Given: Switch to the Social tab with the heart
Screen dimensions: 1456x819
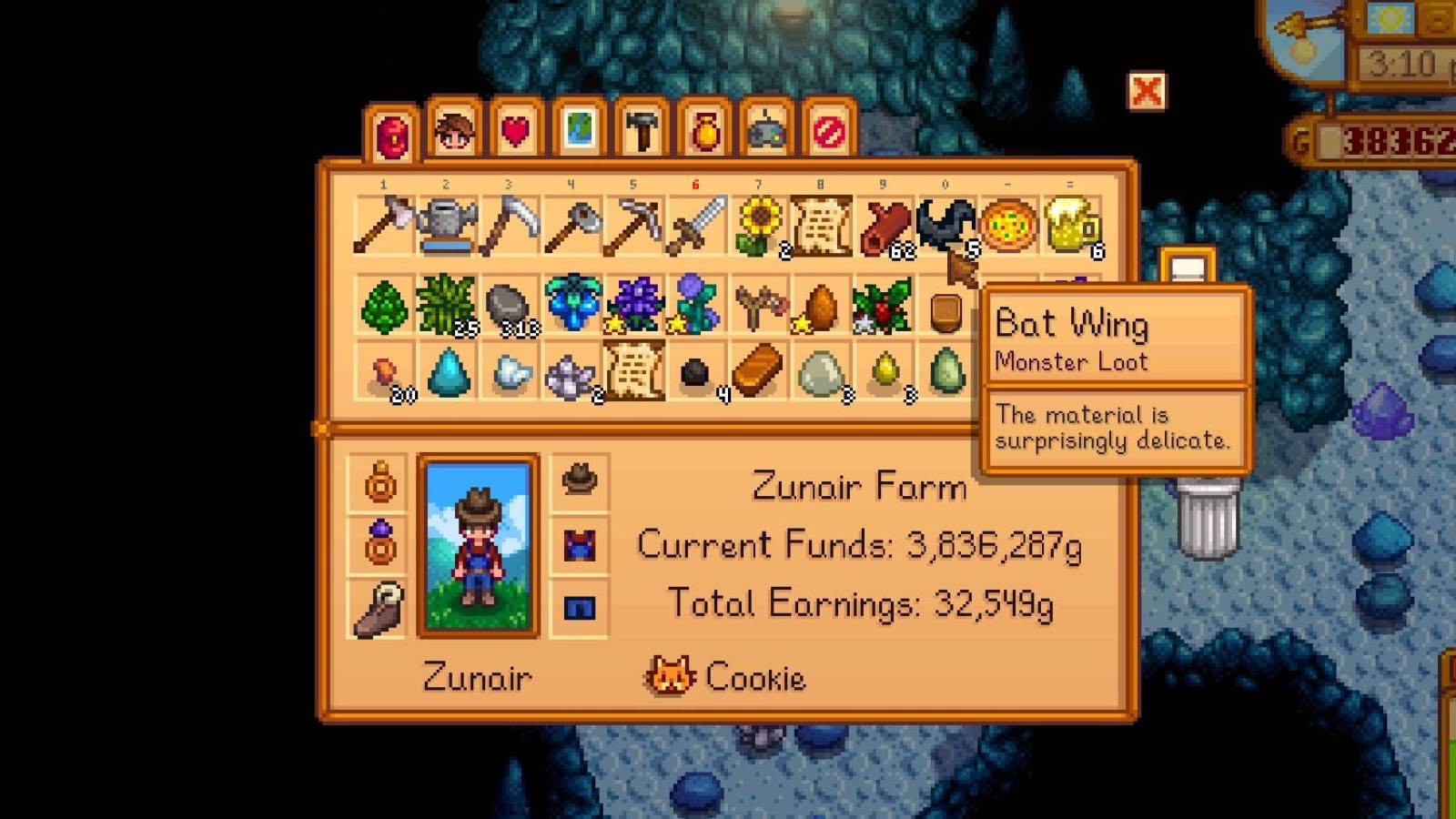Looking at the screenshot, I should pyautogui.click(x=514, y=132).
